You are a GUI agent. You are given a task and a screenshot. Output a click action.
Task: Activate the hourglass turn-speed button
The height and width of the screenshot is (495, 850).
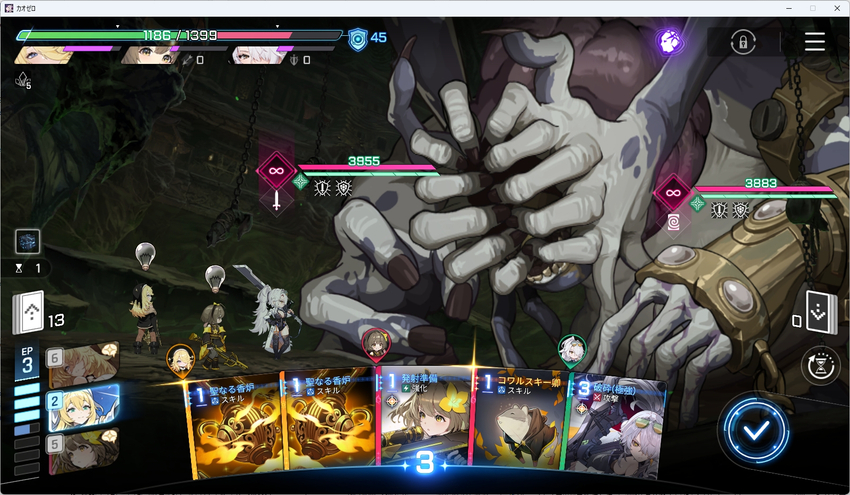(822, 366)
